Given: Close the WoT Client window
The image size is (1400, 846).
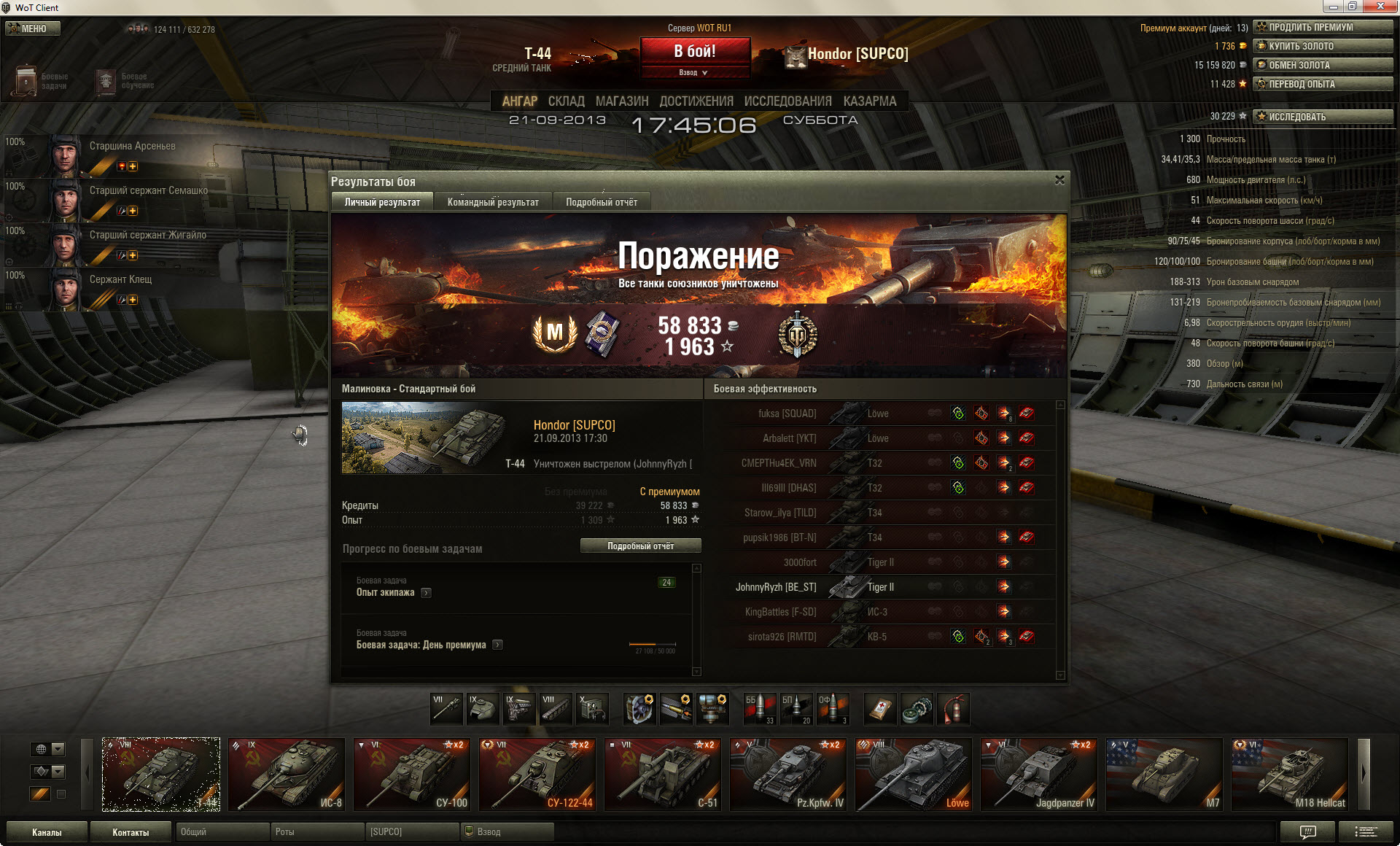Looking at the screenshot, I should click(1380, 7).
